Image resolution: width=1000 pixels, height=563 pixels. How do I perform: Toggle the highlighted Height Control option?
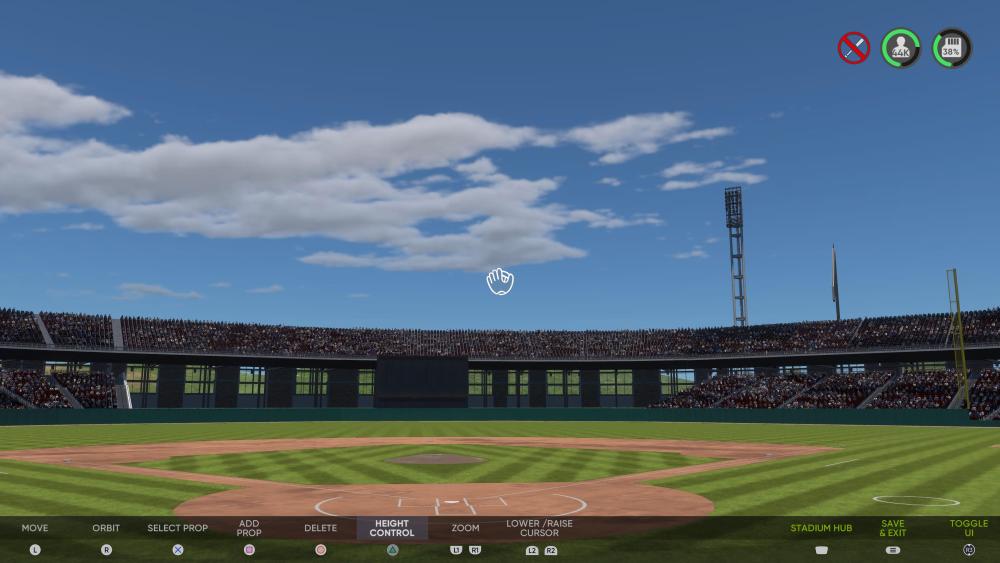(392, 528)
